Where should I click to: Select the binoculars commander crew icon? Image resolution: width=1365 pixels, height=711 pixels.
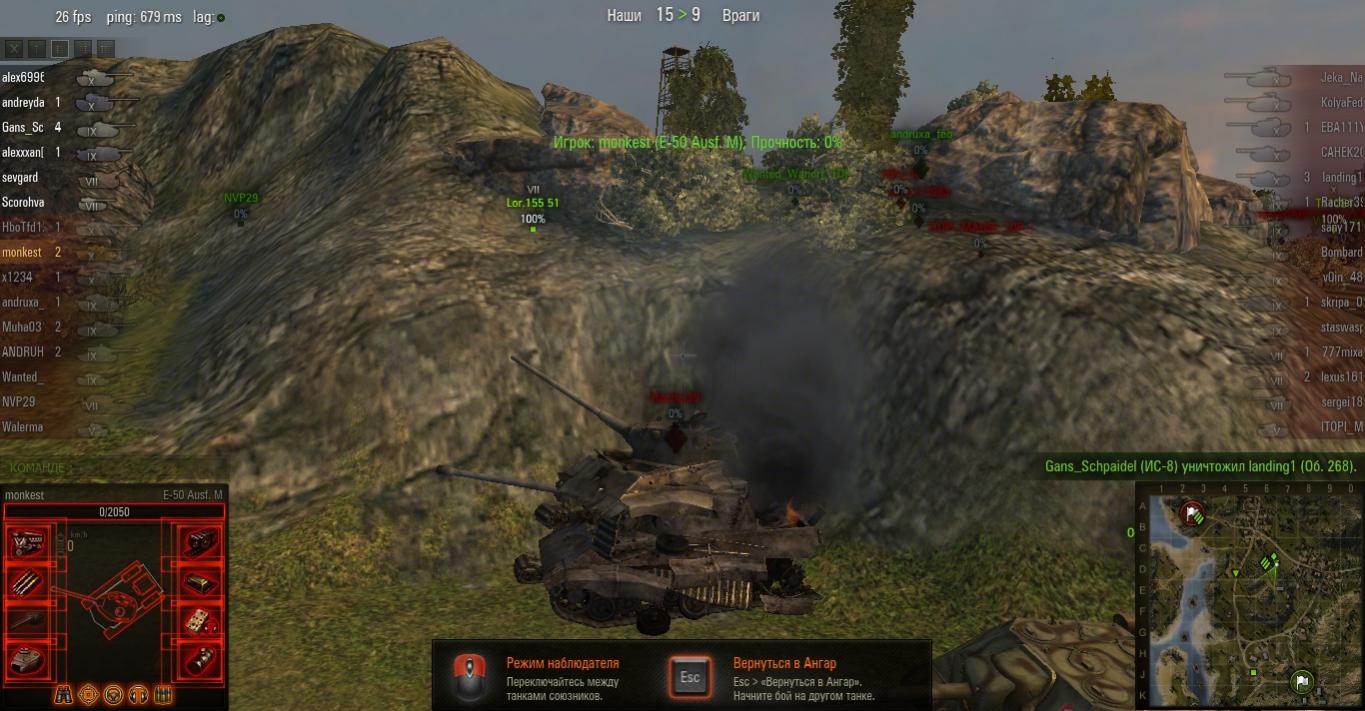(x=63, y=694)
